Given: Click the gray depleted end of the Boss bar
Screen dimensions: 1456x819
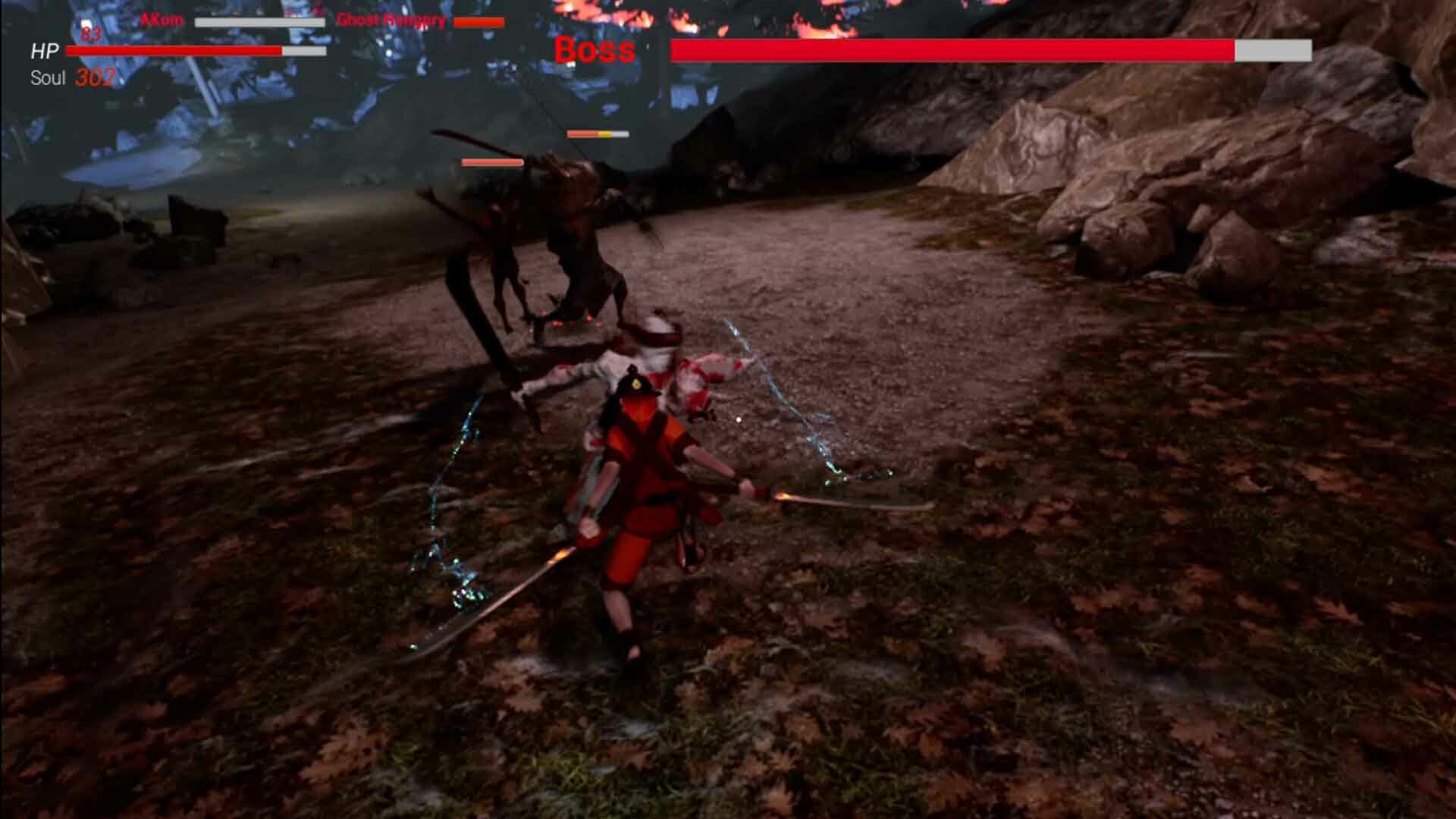Looking at the screenshot, I should [1271, 49].
